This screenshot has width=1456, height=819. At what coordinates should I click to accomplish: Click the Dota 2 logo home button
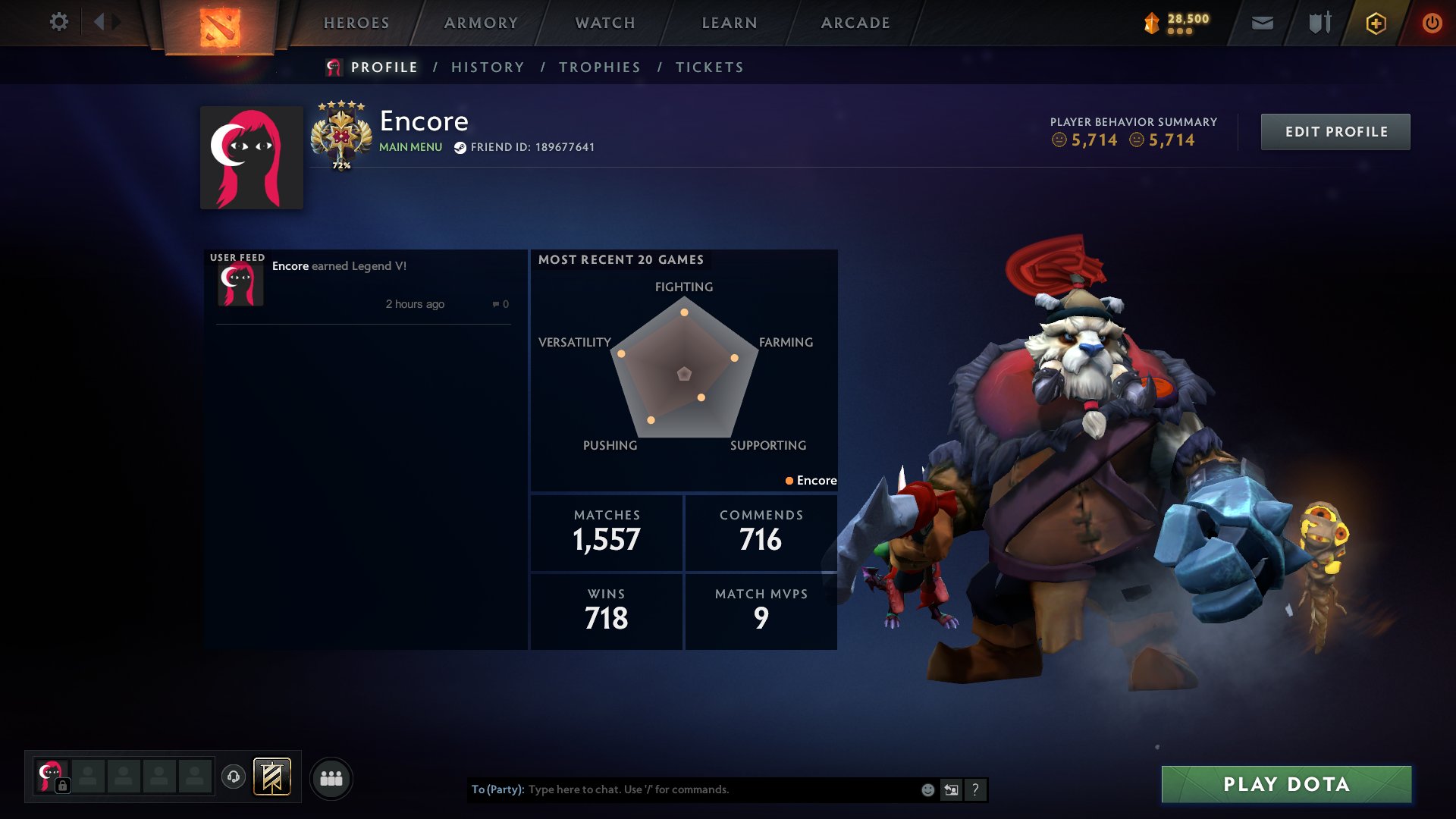220,27
